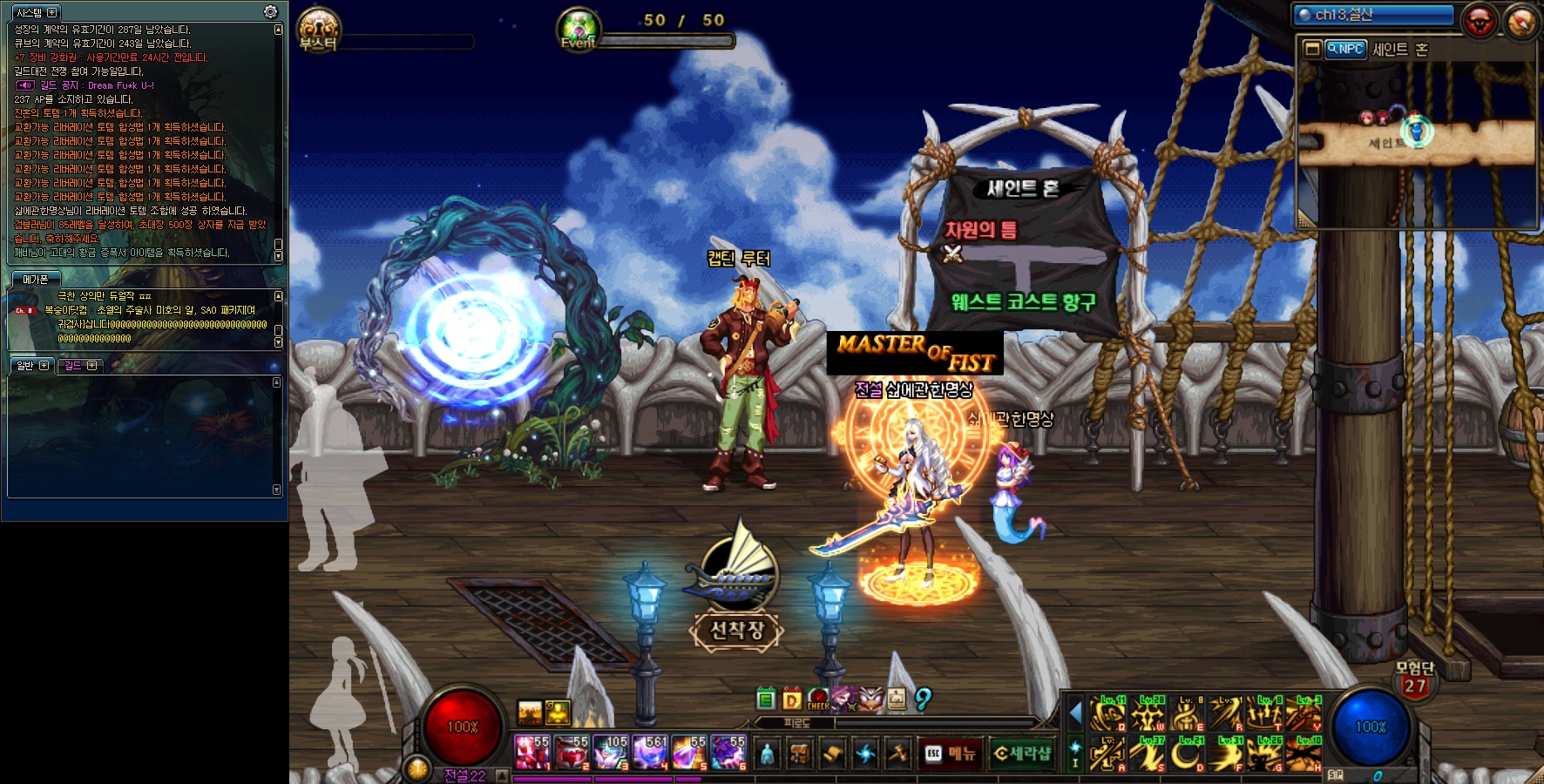Use the potion in quick slot 4
The image size is (1544, 784).
pos(650,753)
